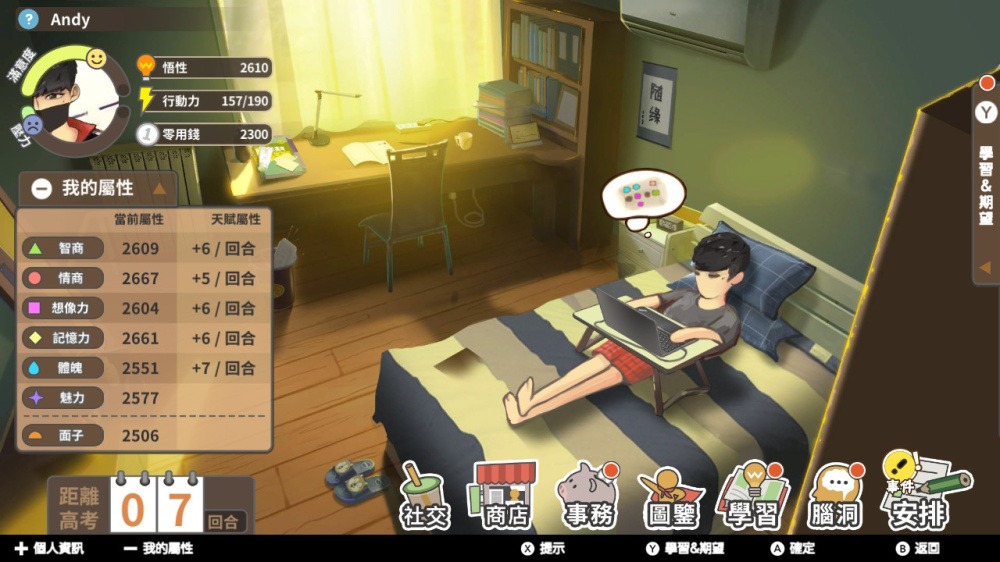Choose the 學習 study menu
This screenshot has width=1000, height=562.
pos(753,497)
